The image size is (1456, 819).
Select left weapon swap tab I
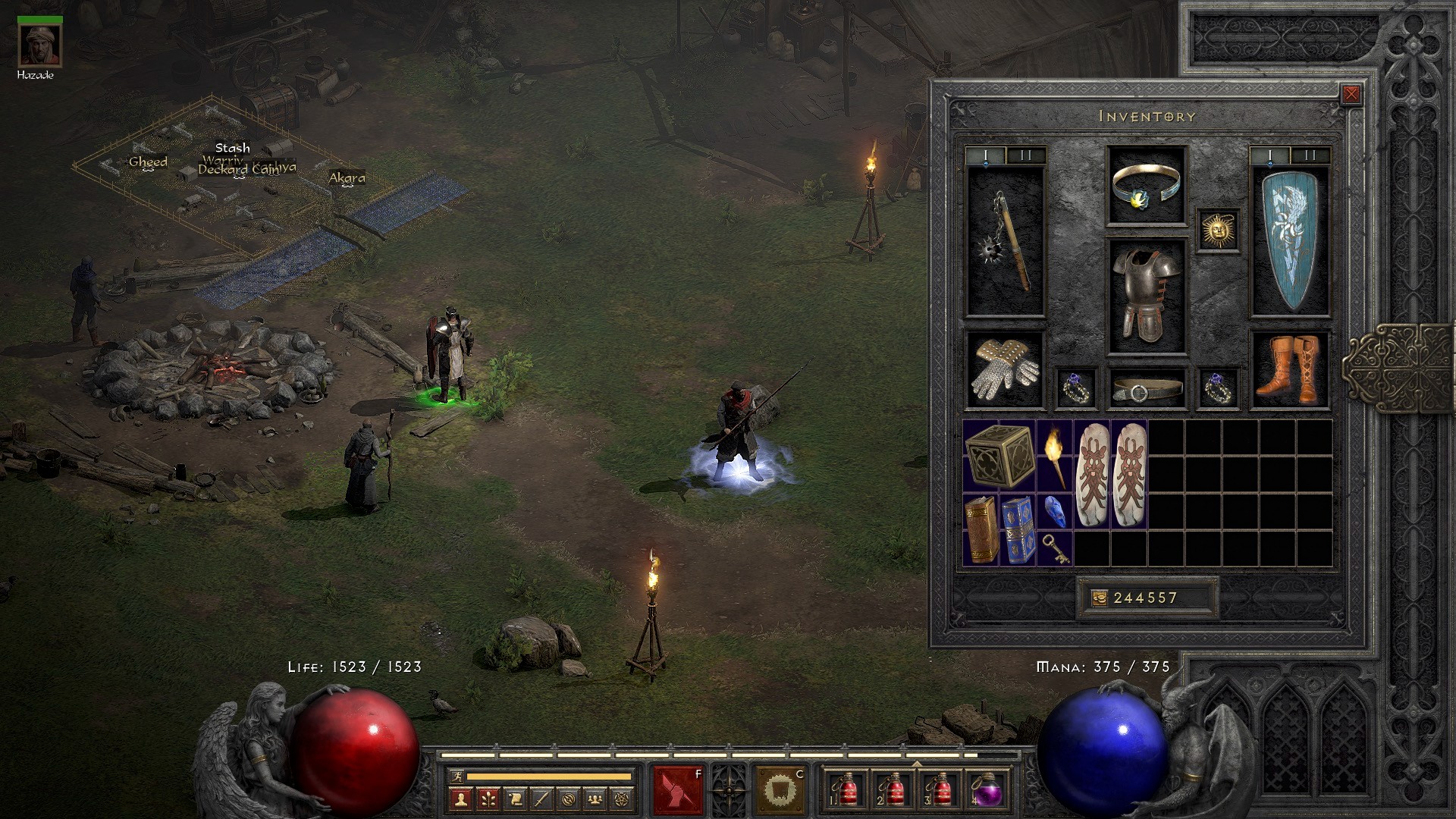coord(986,155)
